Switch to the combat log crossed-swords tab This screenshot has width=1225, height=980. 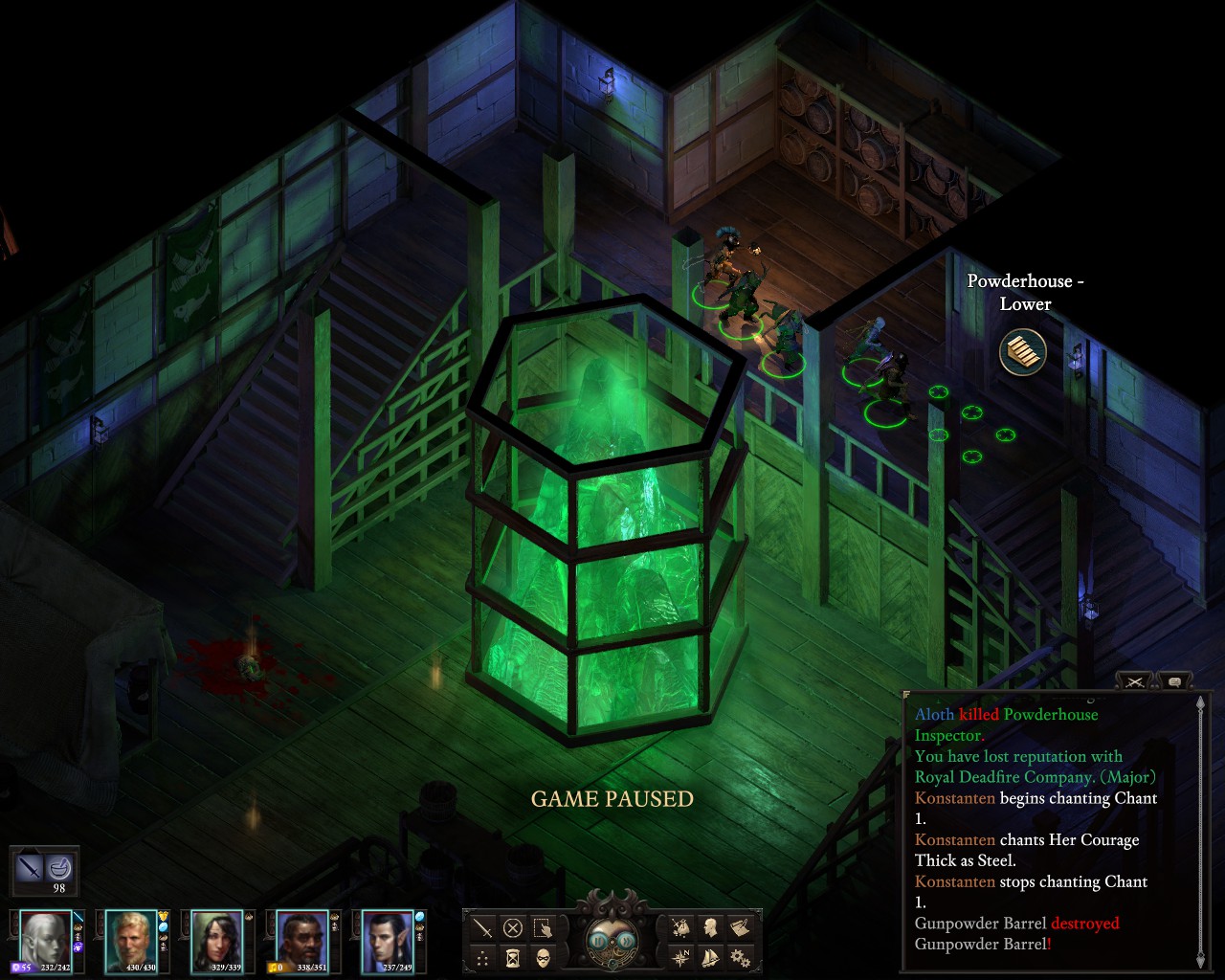tap(1135, 681)
